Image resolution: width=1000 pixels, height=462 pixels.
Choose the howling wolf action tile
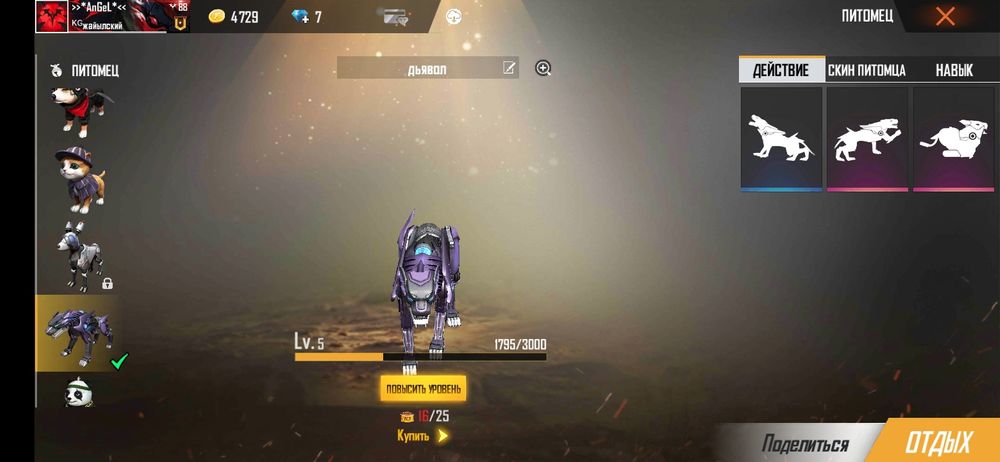pos(781,138)
